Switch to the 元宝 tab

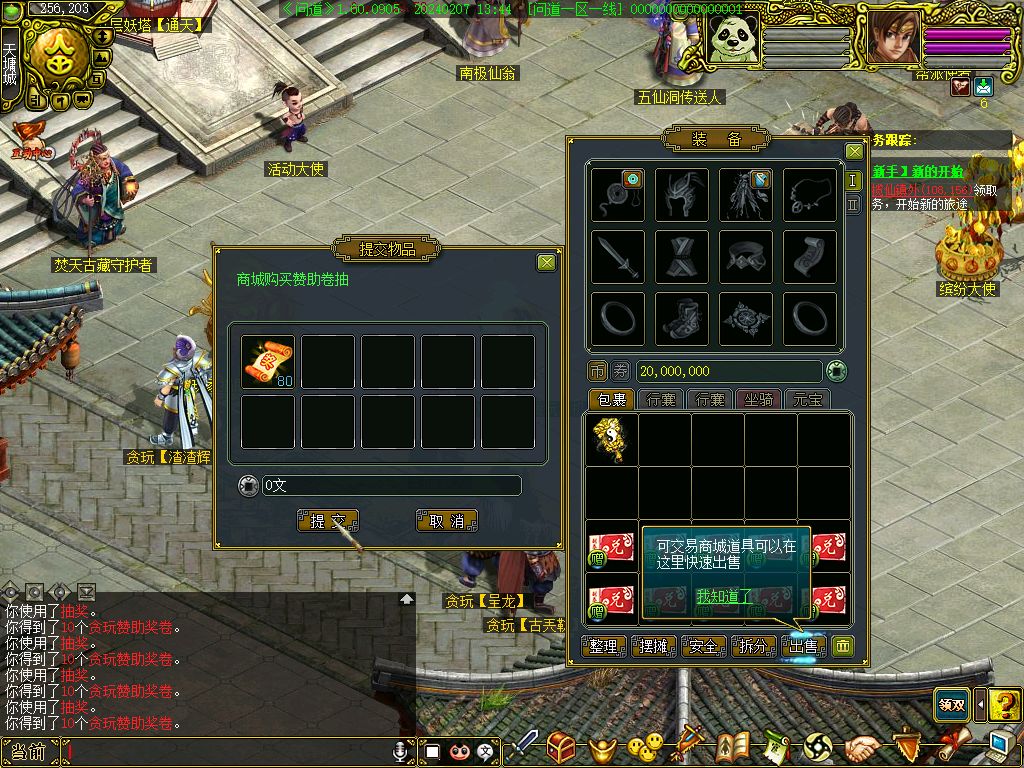808,399
